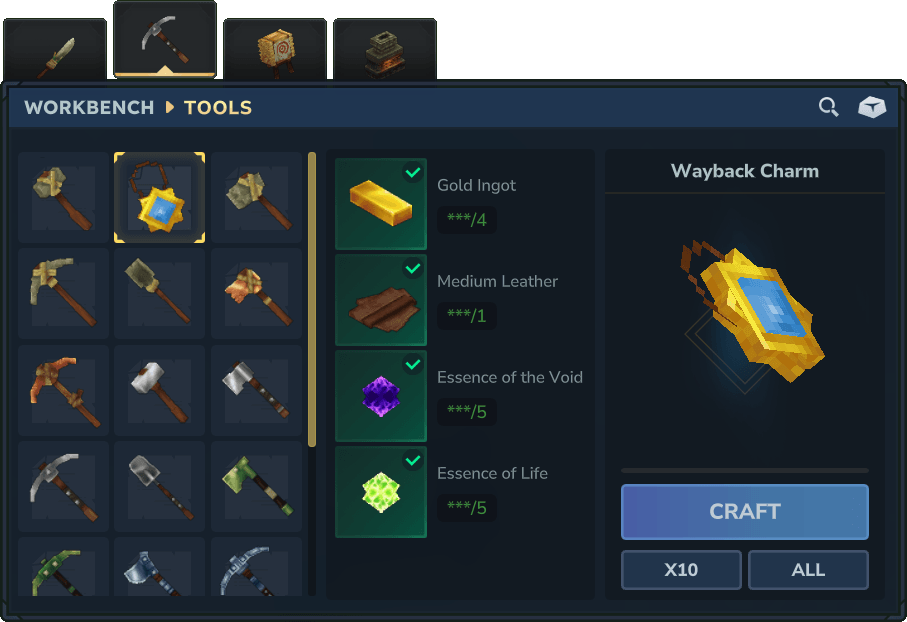This screenshot has height=622, width=907.
Task: Select the iron shovel recipe
Action: 160,486
